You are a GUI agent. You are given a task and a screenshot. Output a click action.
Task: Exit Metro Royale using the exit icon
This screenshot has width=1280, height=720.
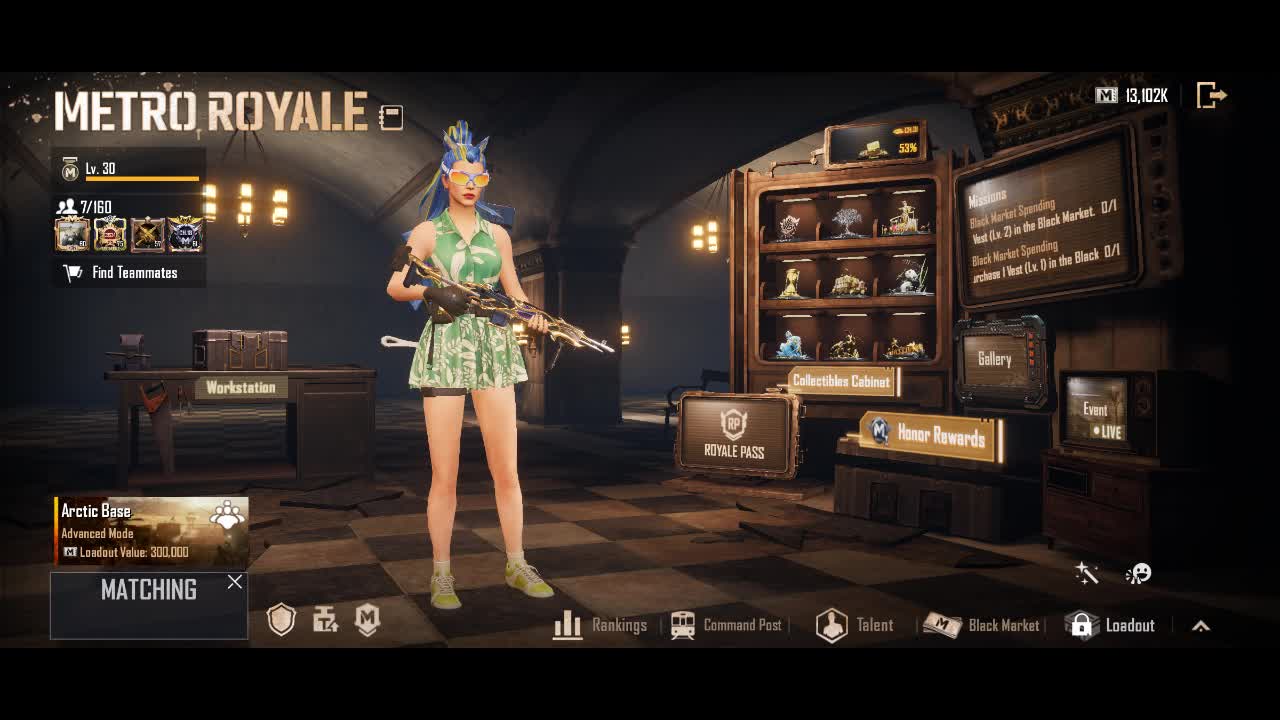coord(1211,96)
